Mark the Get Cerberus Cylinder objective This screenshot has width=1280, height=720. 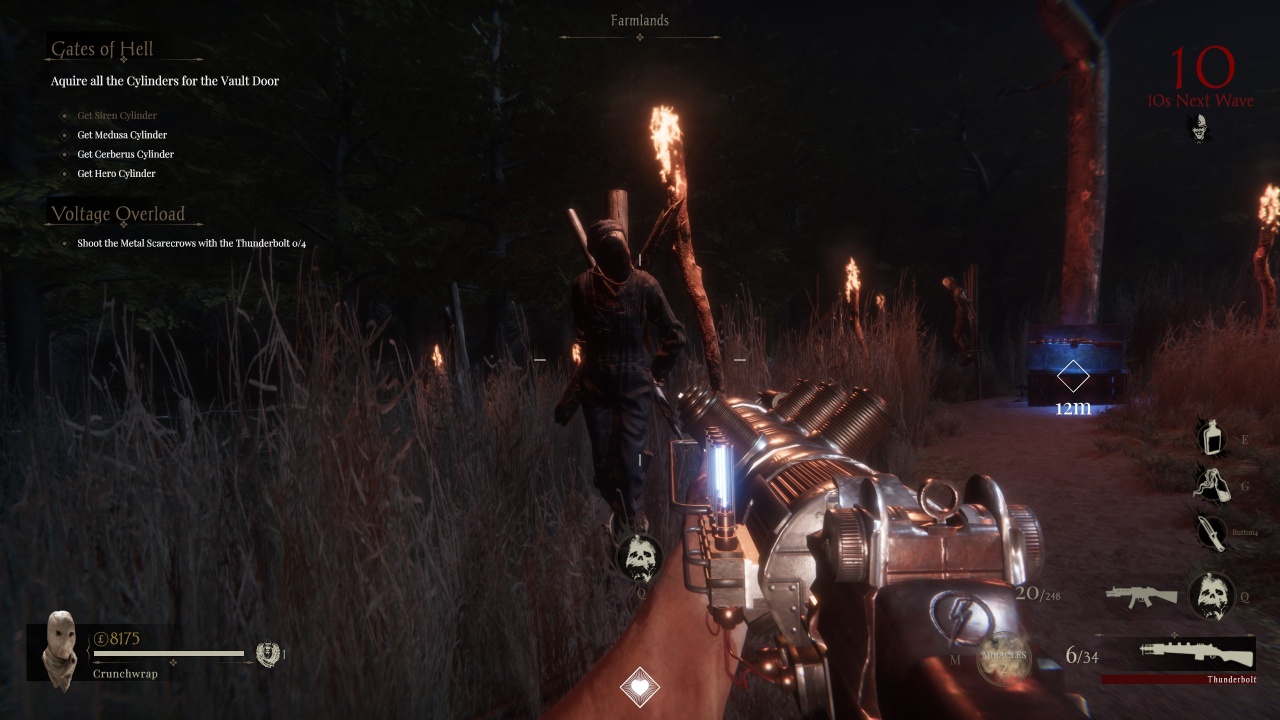pos(125,153)
